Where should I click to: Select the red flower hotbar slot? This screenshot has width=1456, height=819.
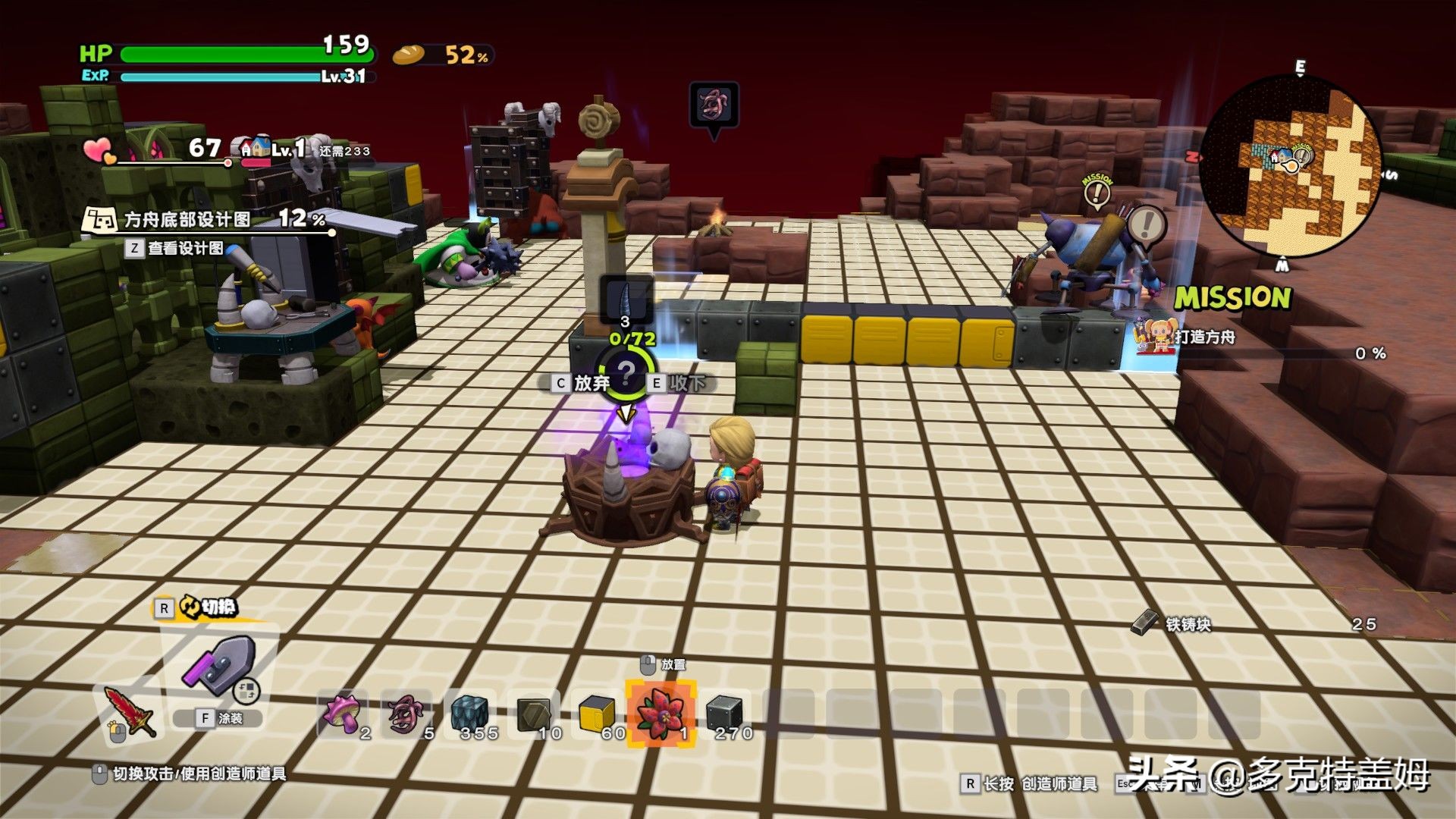[x=660, y=714]
